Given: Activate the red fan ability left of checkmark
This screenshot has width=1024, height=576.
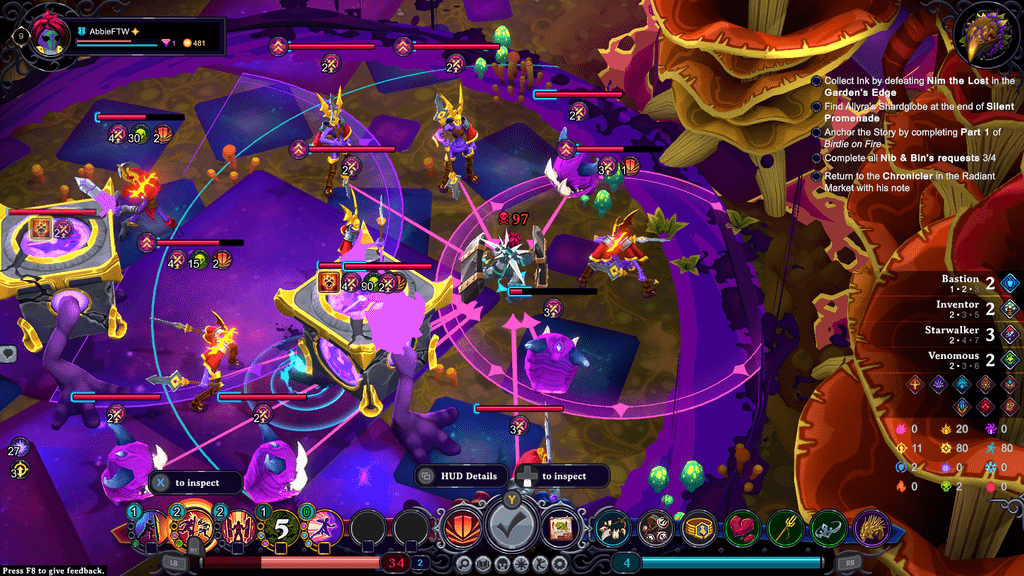Looking at the screenshot, I should 461,526.
